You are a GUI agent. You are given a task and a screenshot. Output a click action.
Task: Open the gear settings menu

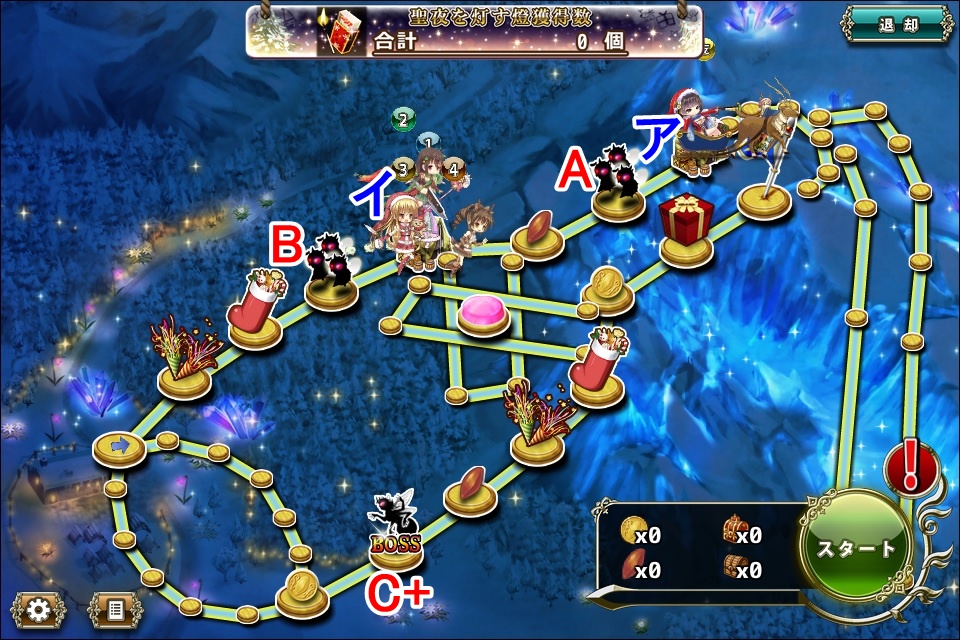pyautogui.click(x=39, y=607)
